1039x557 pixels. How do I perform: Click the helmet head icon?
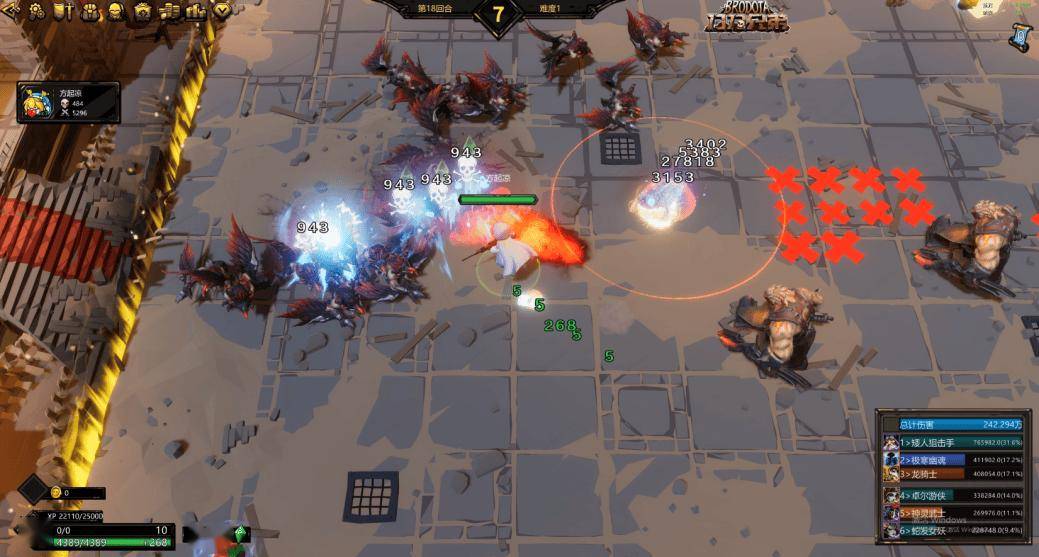pos(115,11)
